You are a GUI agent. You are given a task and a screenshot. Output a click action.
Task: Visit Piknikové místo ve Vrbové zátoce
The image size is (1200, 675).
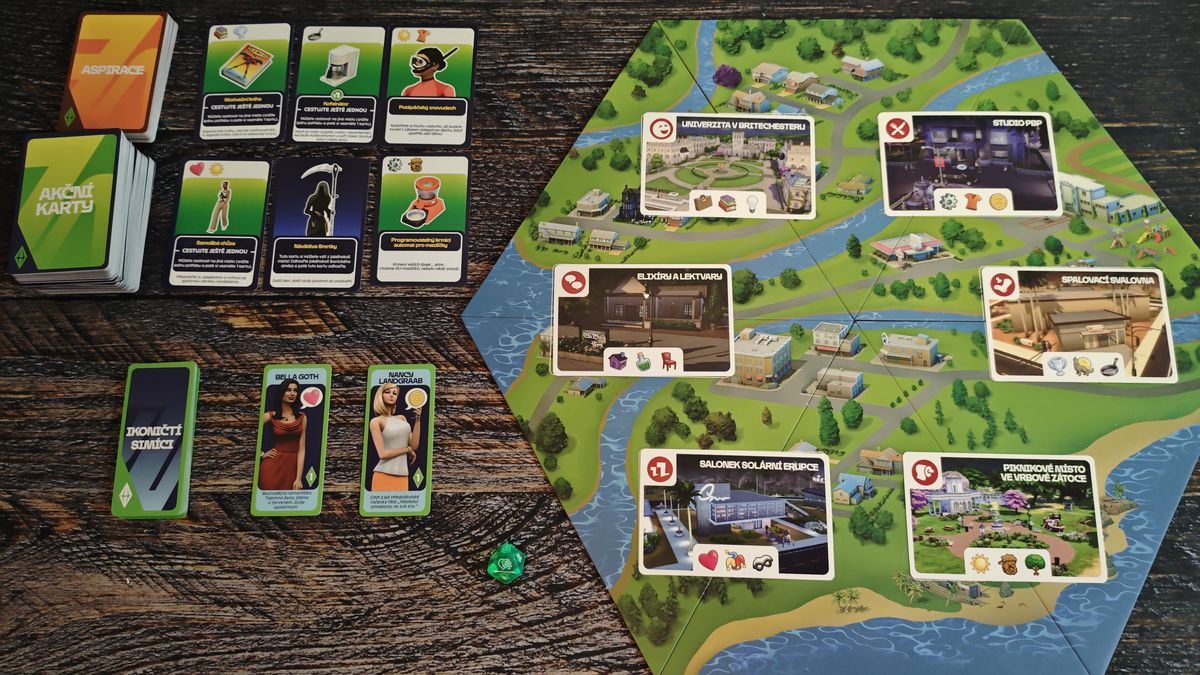click(x=1004, y=517)
